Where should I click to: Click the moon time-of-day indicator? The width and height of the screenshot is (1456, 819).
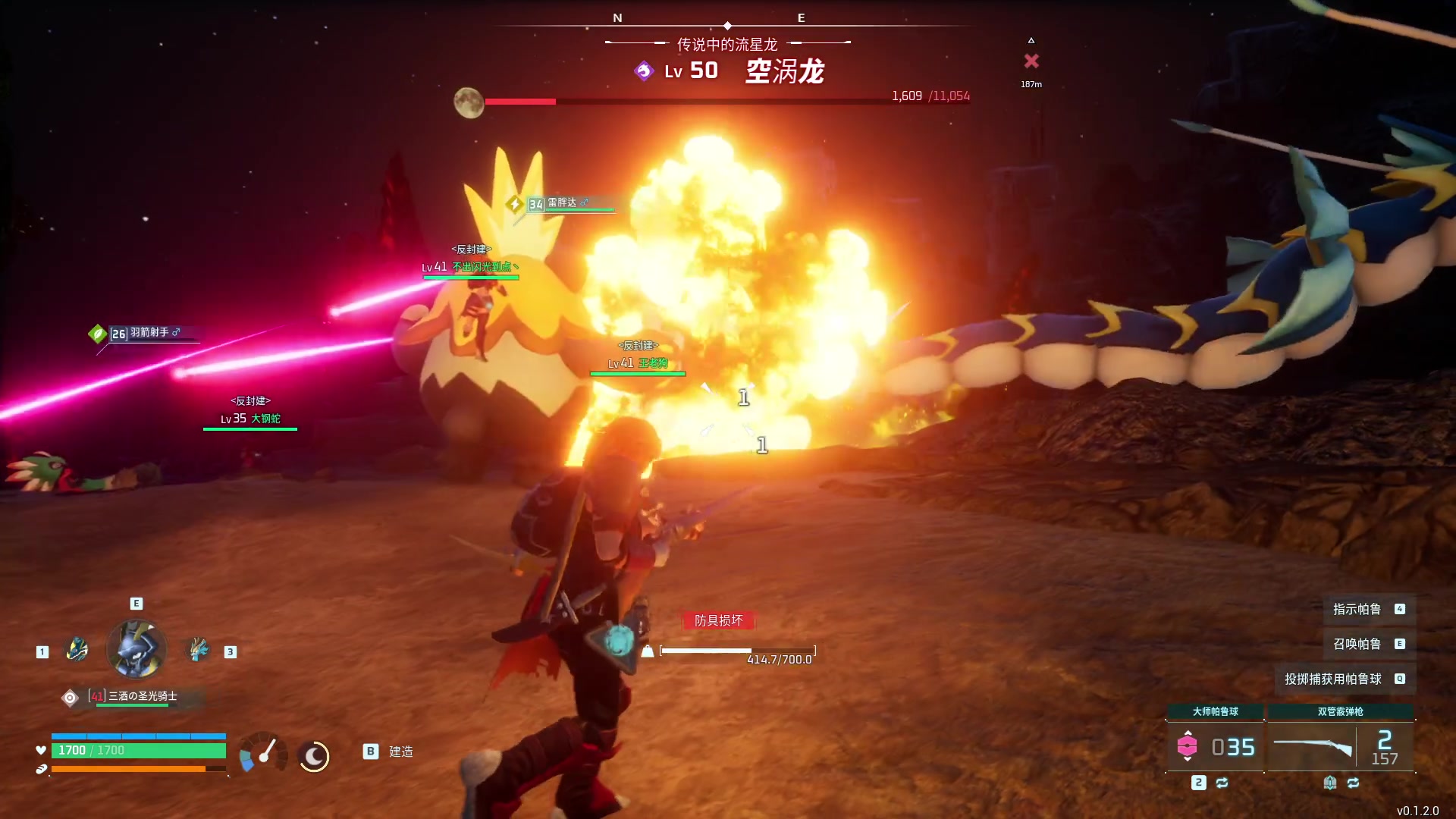coord(313,756)
